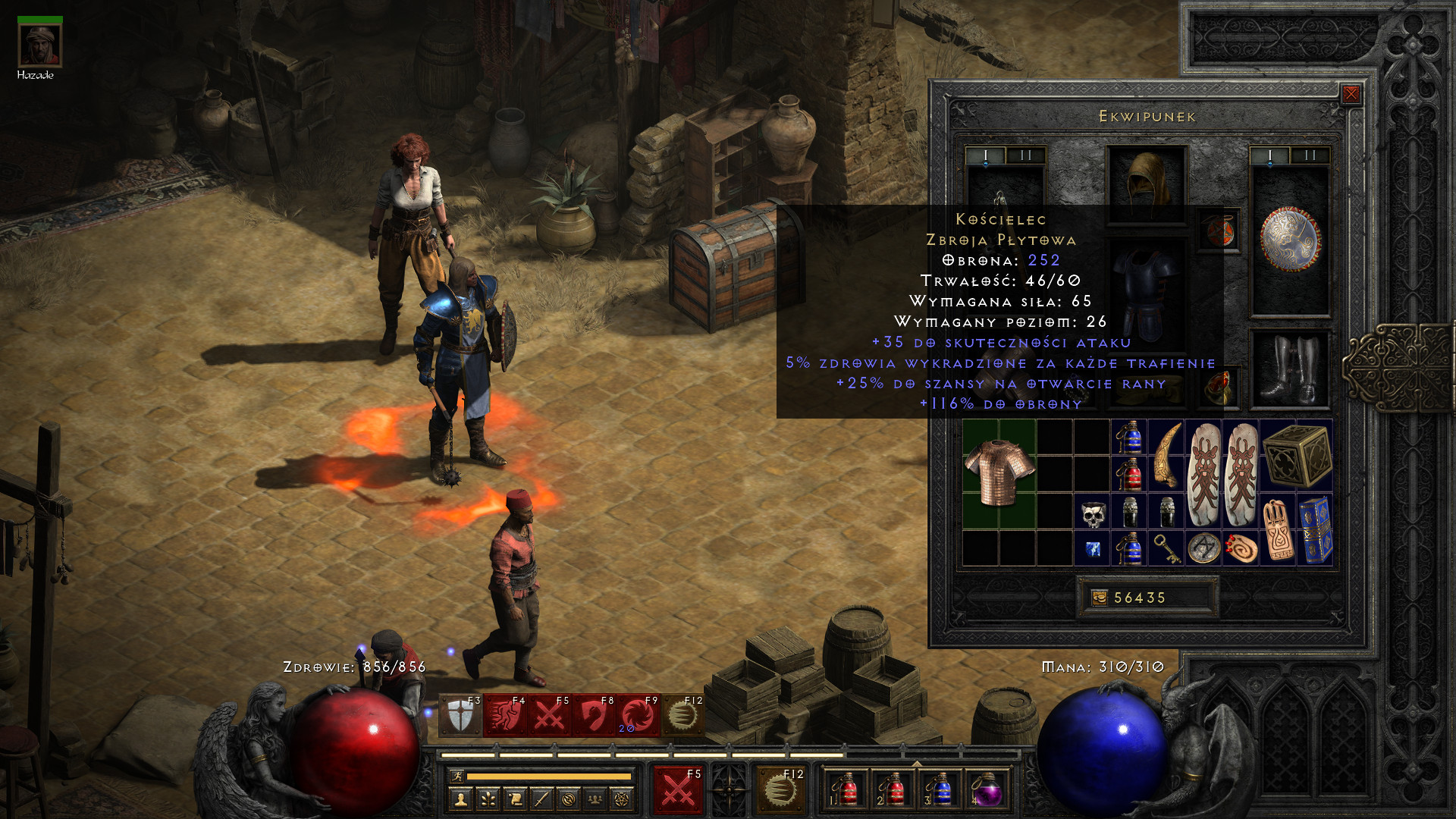Close the Ekwipunek inventory panel
This screenshot has height=819, width=1456.
click(x=1351, y=94)
